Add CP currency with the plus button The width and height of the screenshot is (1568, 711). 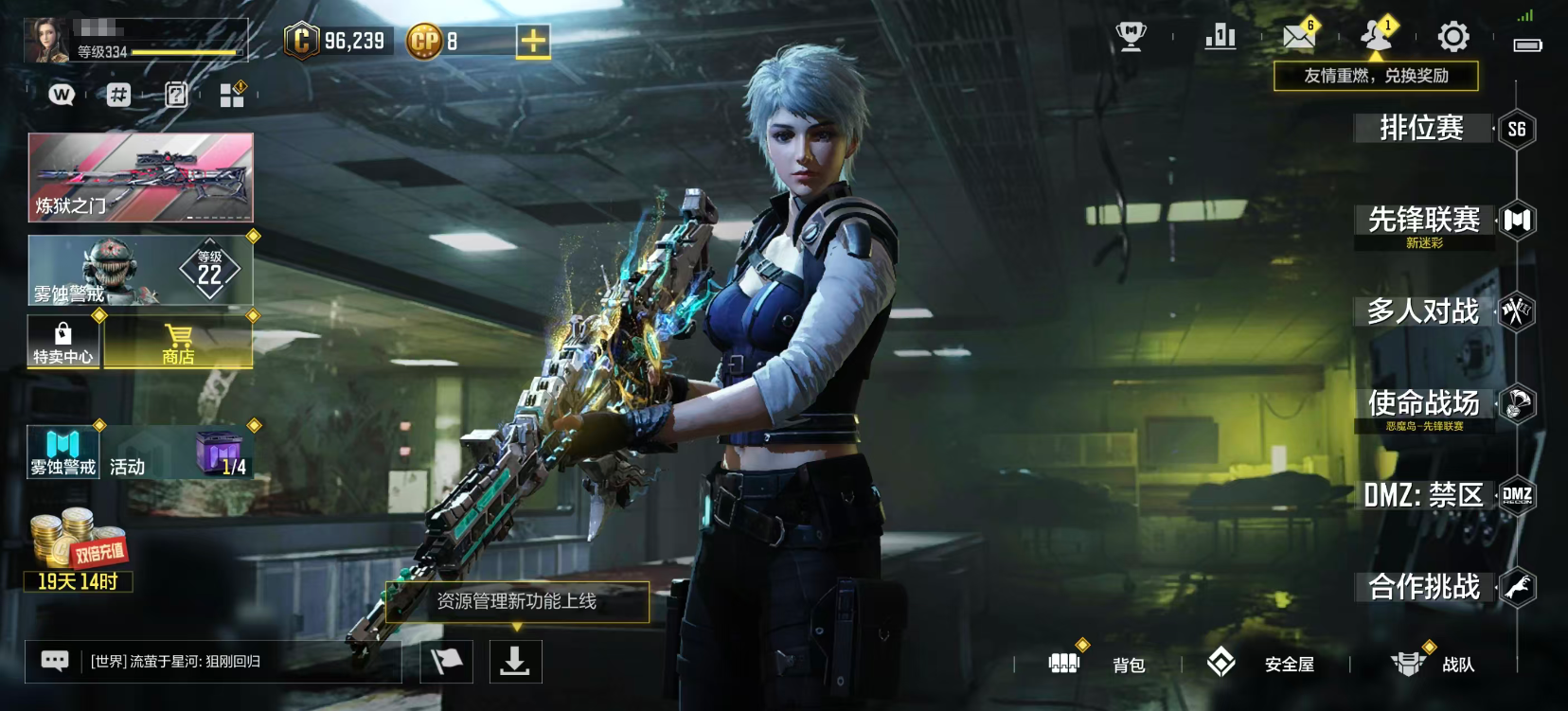click(x=533, y=42)
